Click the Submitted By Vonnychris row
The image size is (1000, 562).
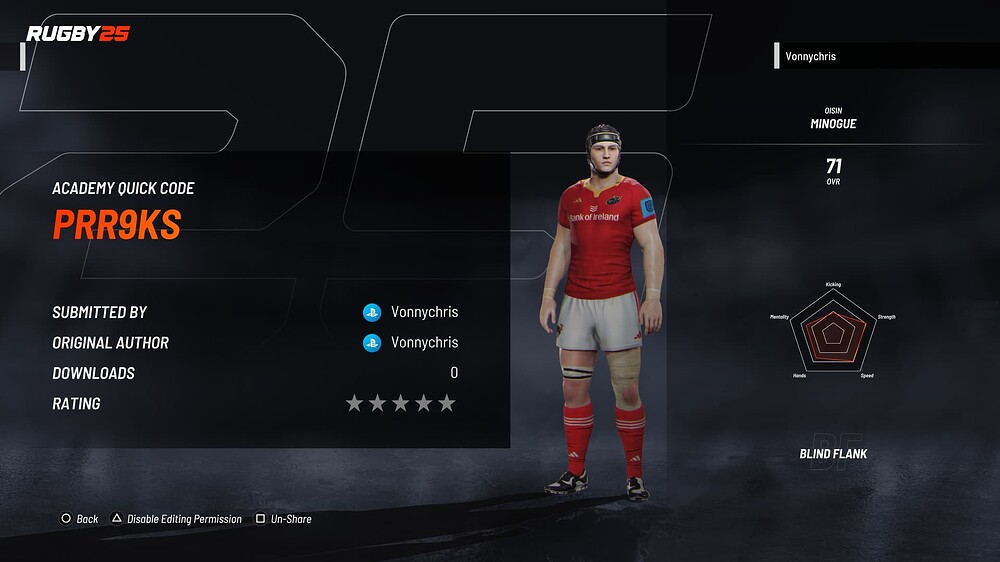(256, 312)
